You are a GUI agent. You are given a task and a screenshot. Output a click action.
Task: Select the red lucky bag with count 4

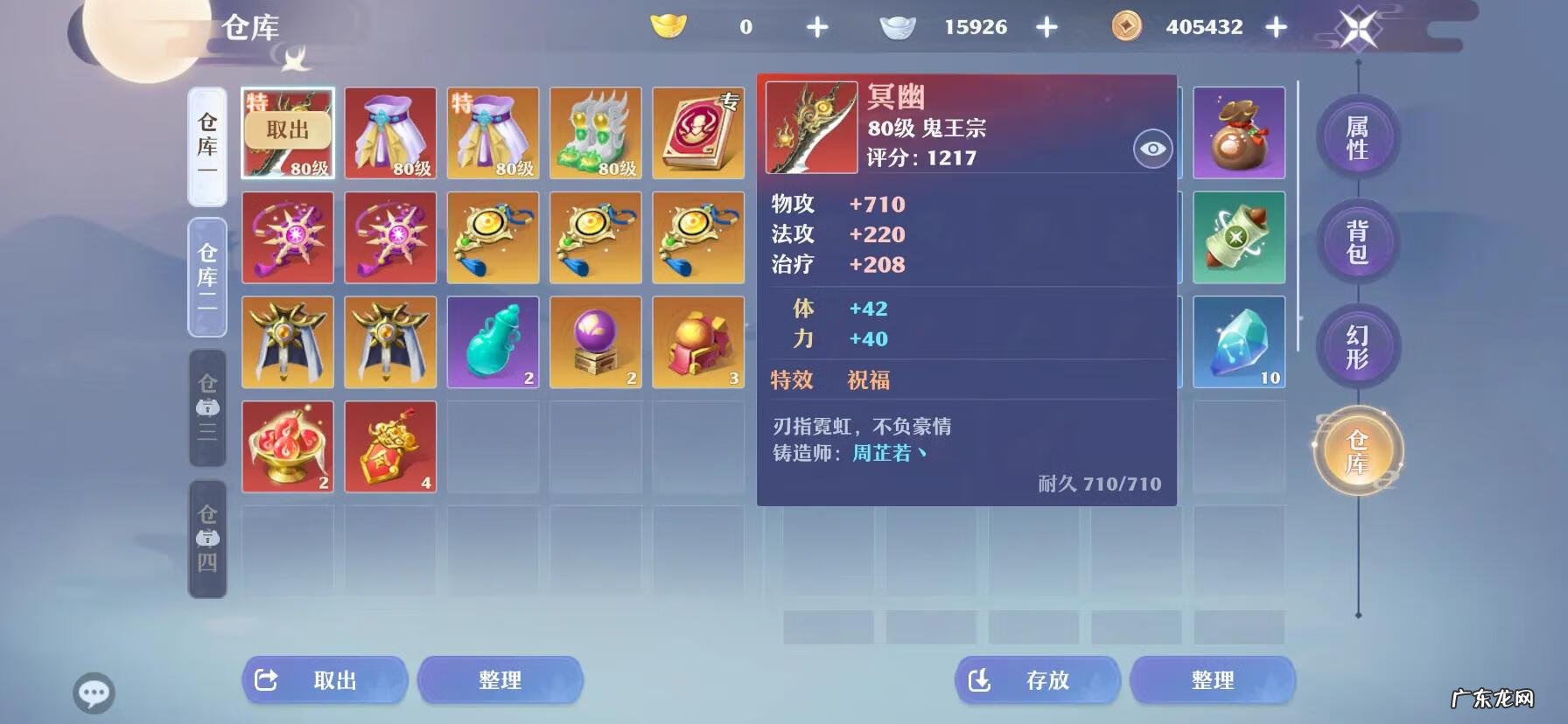pyautogui.click(x=390, y=447)
